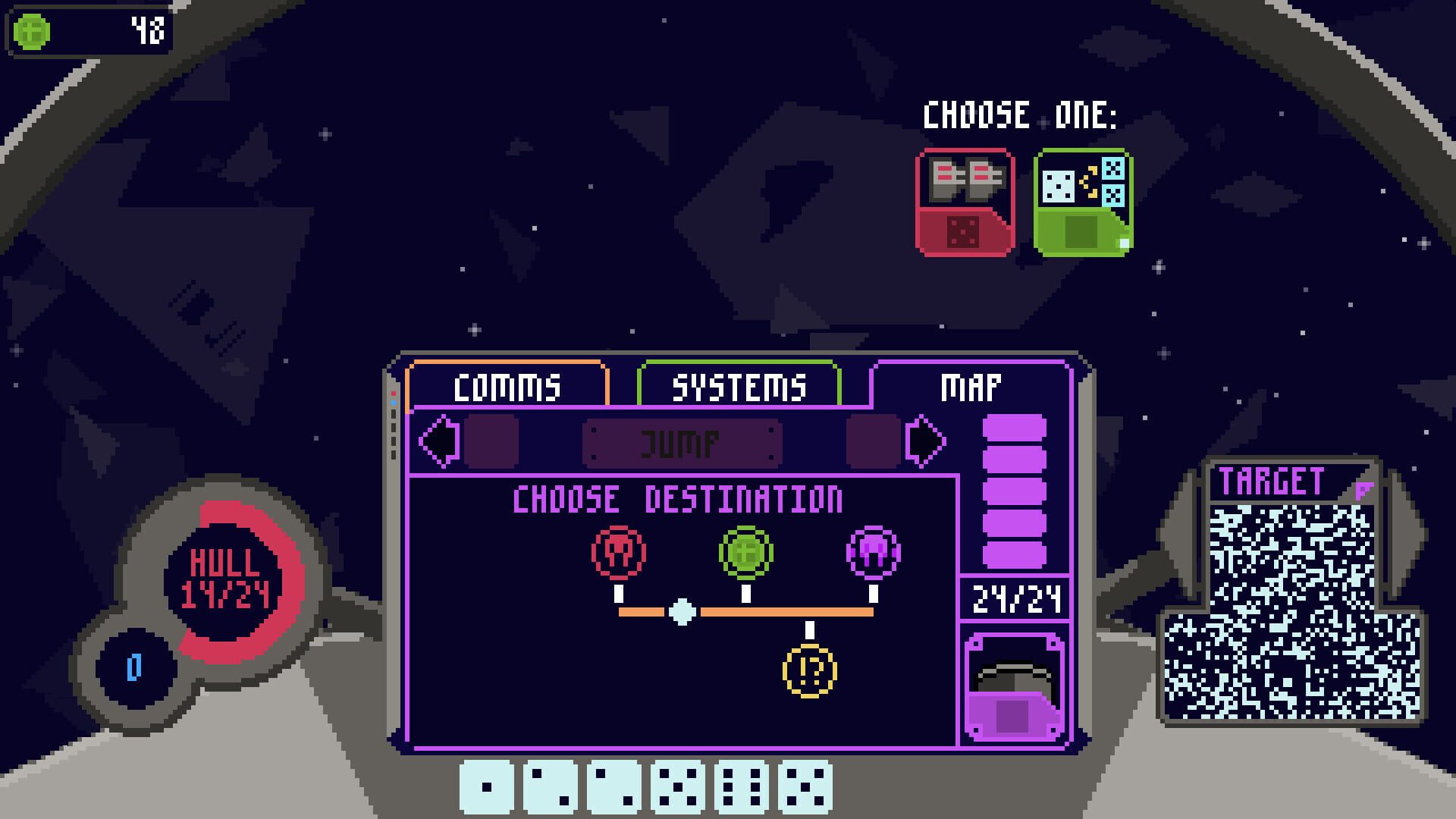The width and height of the screenshot is (1456, 819).
Task: Select the red engine upgrade card
Action: point(965,201)
